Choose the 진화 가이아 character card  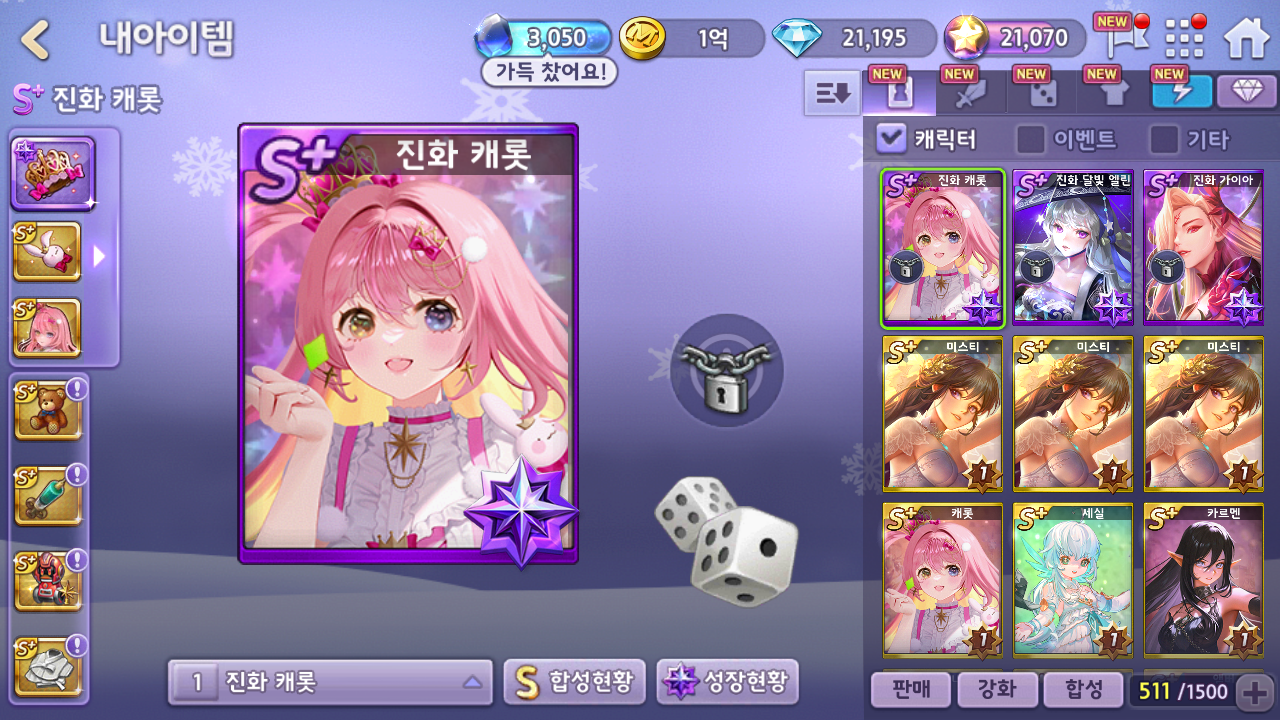pyautogui.click(x=1203, y=248)
